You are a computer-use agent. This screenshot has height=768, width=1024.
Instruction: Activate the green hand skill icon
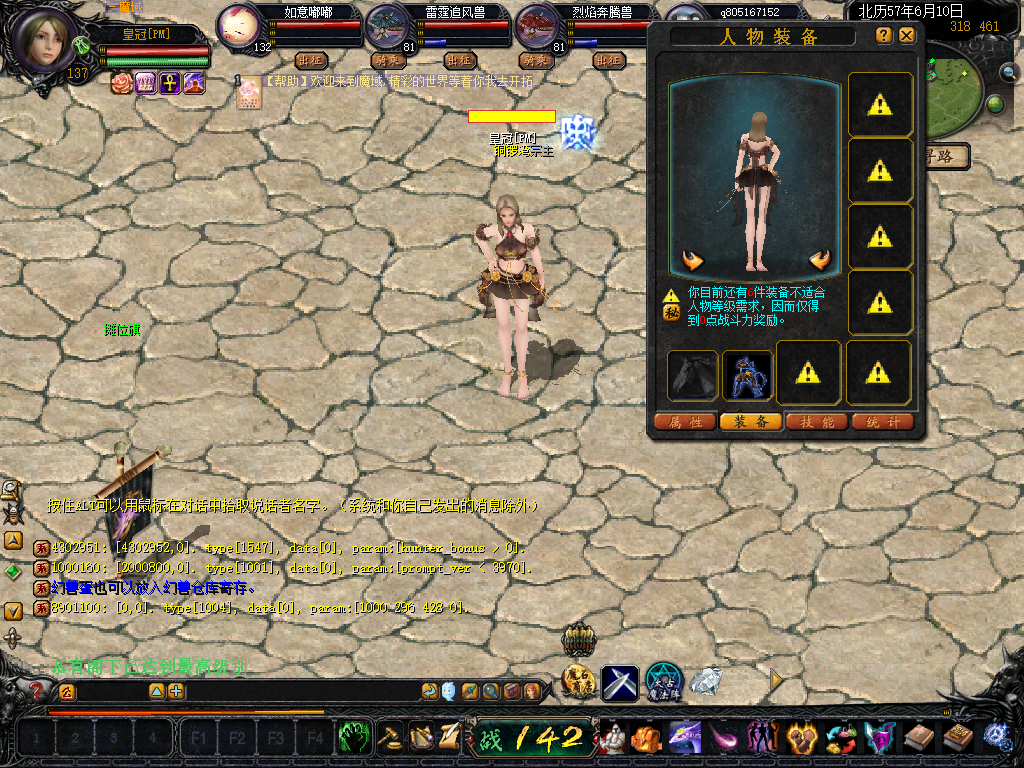click(354, 738)
